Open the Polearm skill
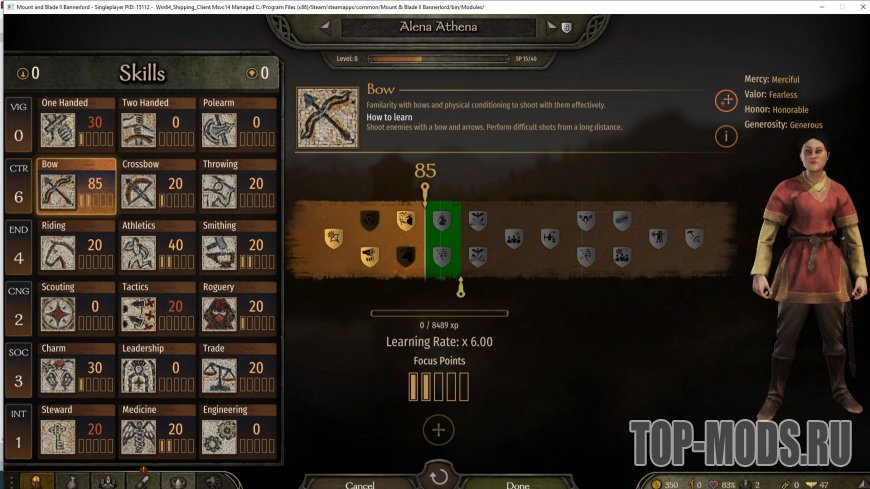 point(238,125)
